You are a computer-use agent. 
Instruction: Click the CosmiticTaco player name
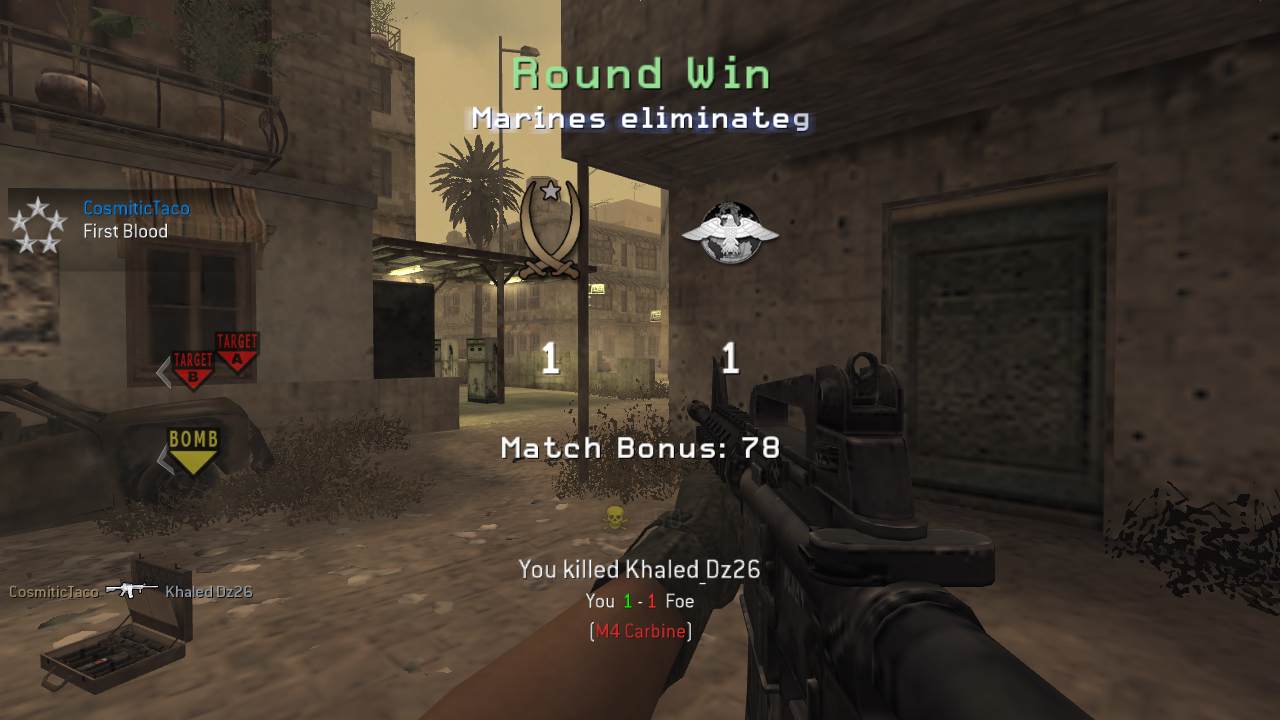(x=136, y=209)
